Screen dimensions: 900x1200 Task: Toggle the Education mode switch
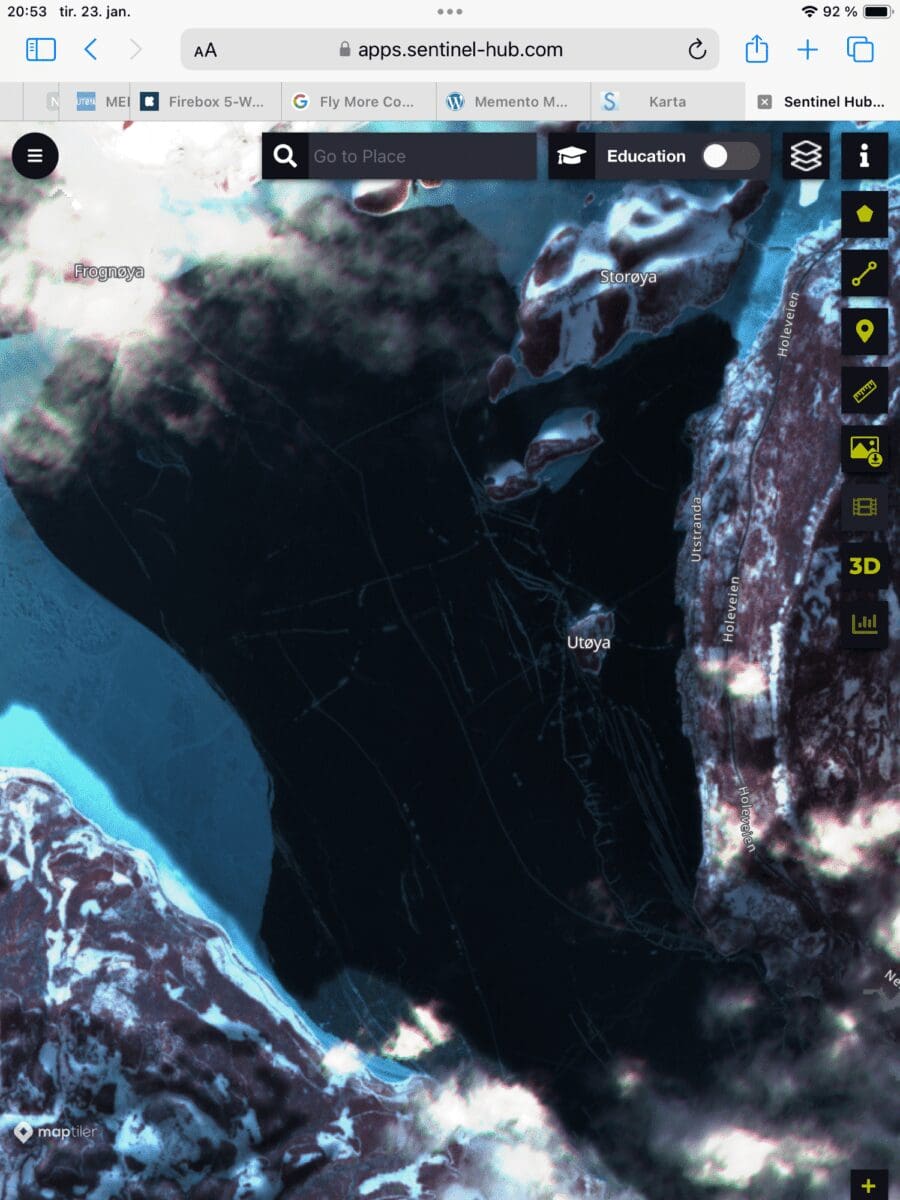730,156
